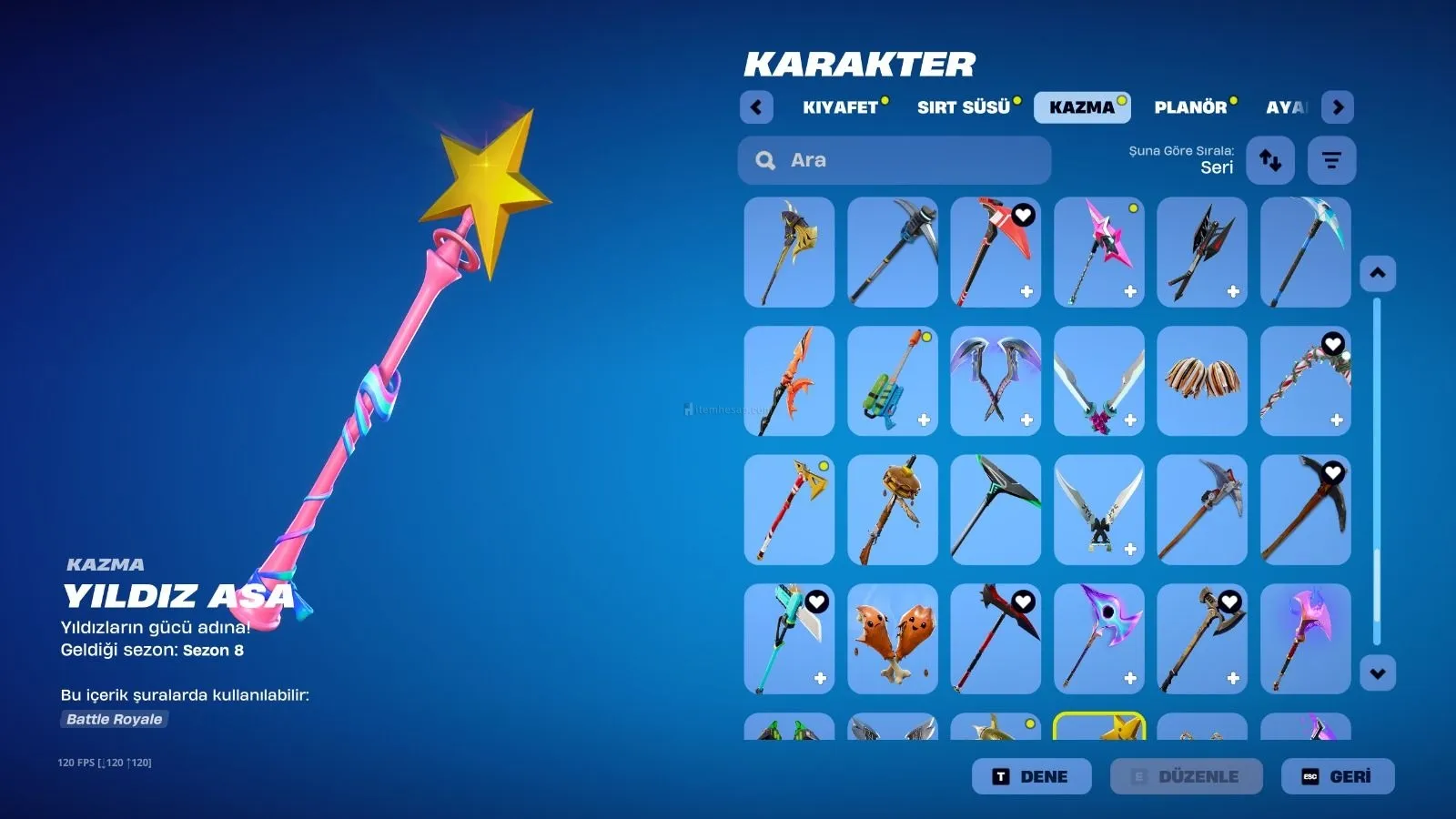Toggle the sort order arrows button

tap(1270, 160)
